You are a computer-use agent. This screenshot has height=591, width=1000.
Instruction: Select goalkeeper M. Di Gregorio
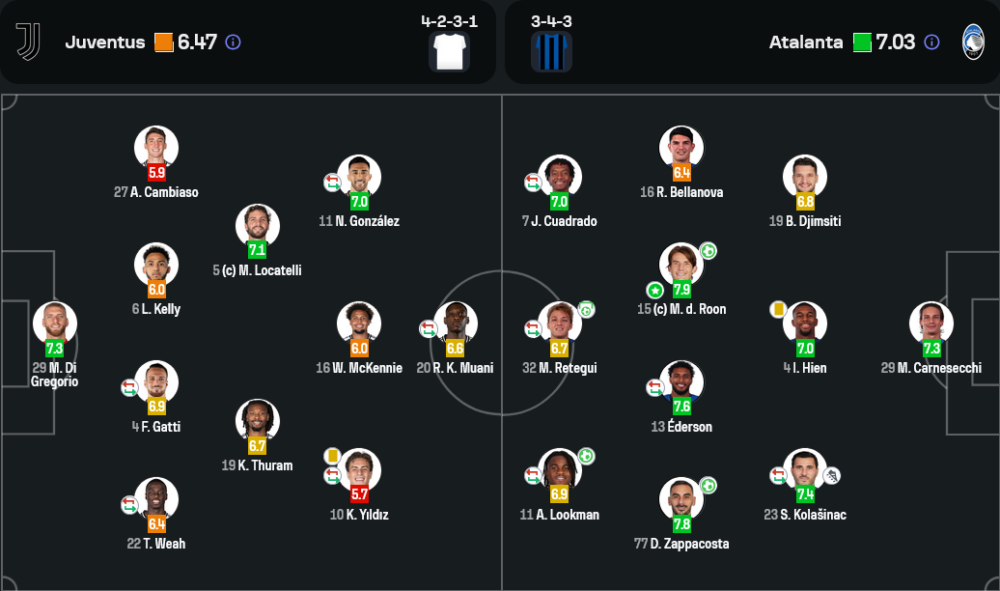54,323
